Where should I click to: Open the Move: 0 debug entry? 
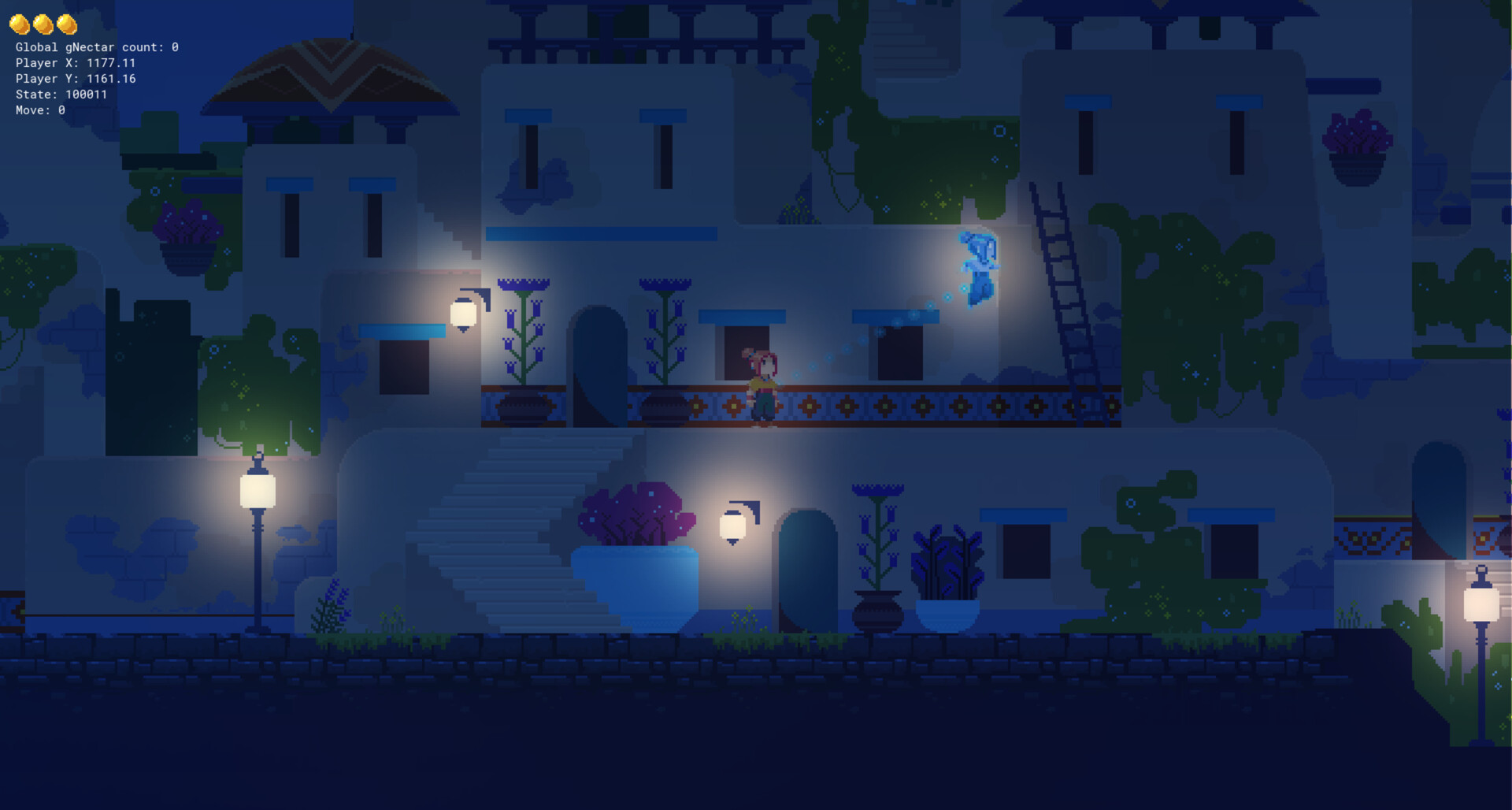pos(39,110)
